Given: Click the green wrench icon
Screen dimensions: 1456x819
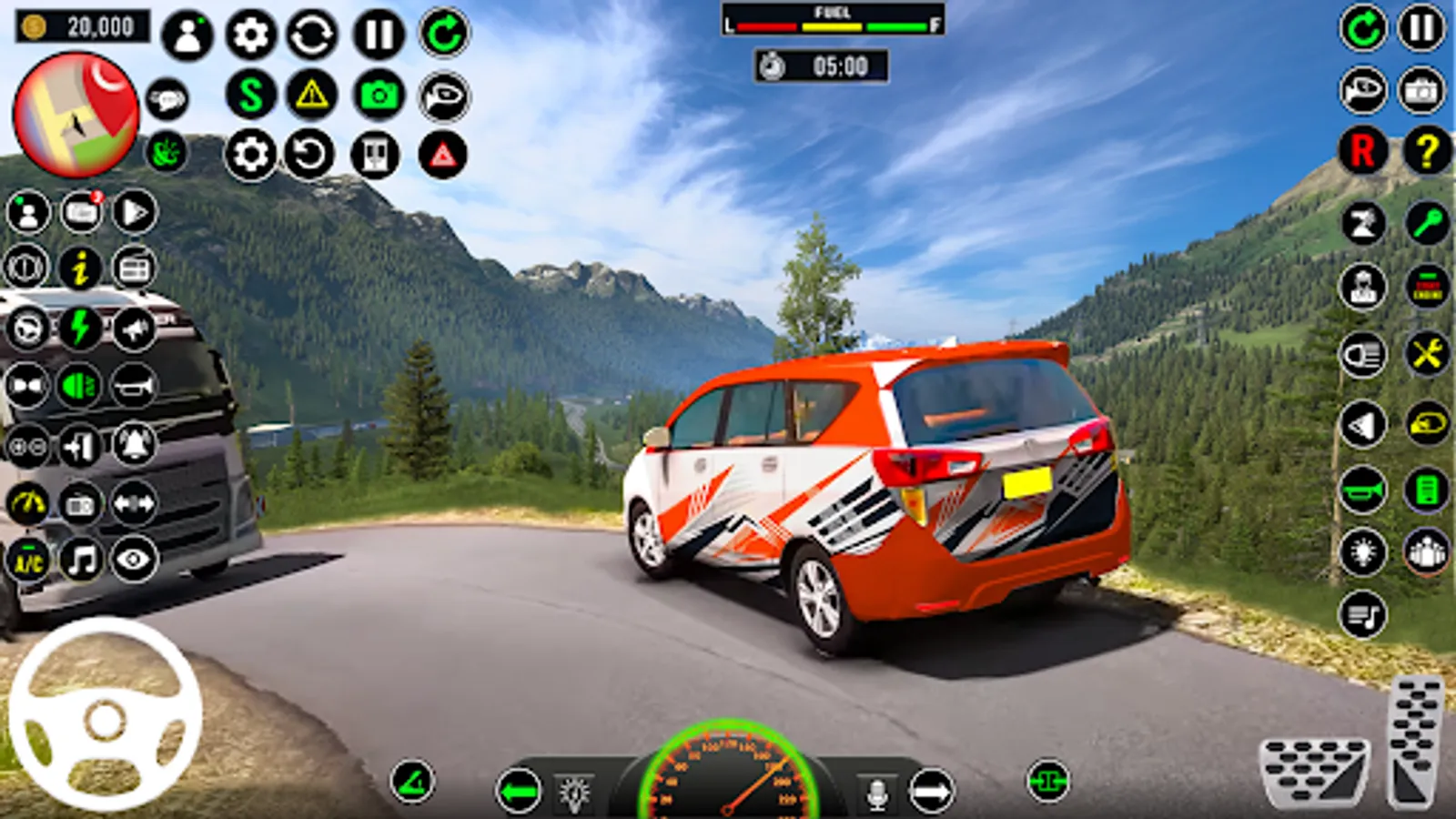Looking at the screenshot, I should [x=1426, y=222].
